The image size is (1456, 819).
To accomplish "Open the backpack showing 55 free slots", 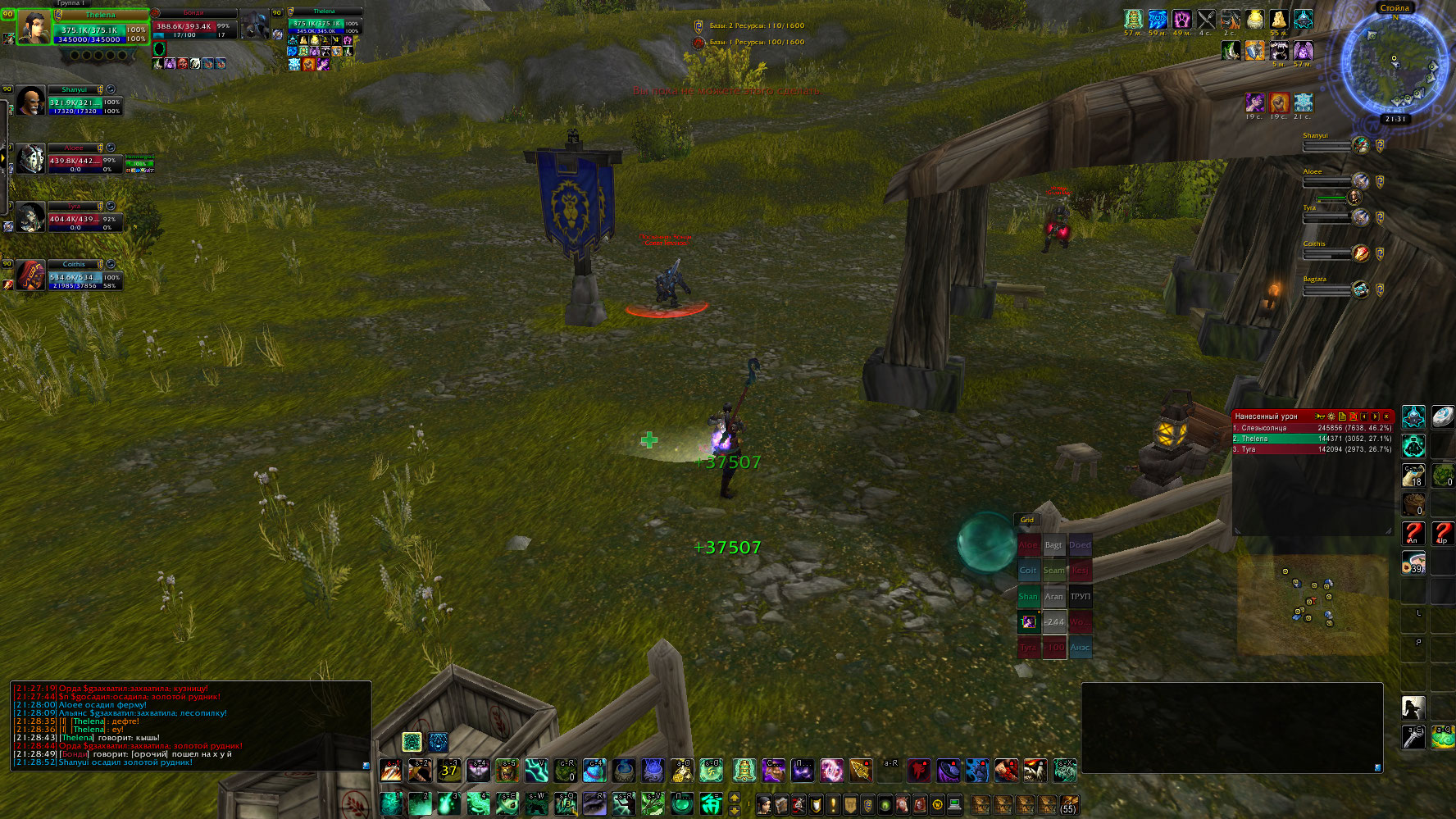I will coord(1068,804).
